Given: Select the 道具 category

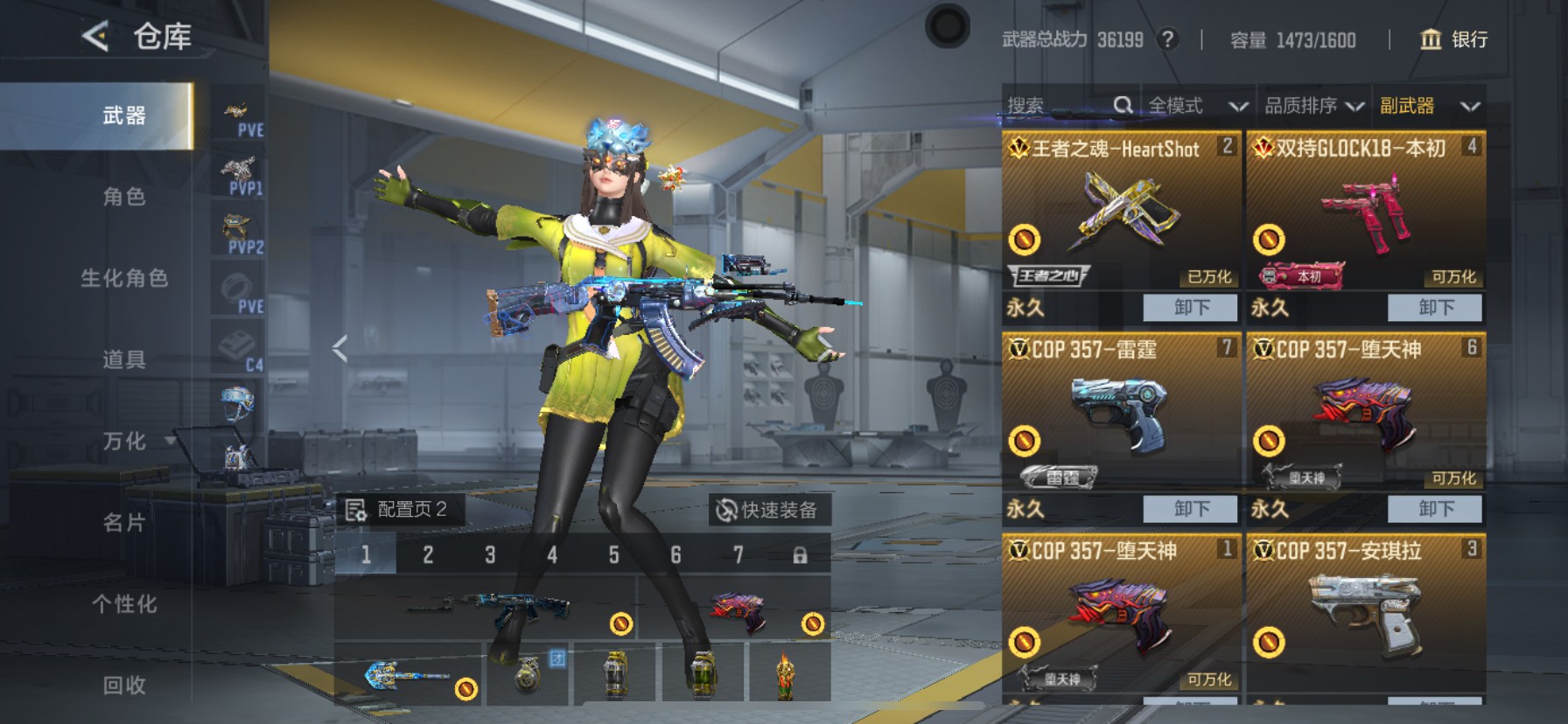Looking at the screenshot, I should coord(124,359).
